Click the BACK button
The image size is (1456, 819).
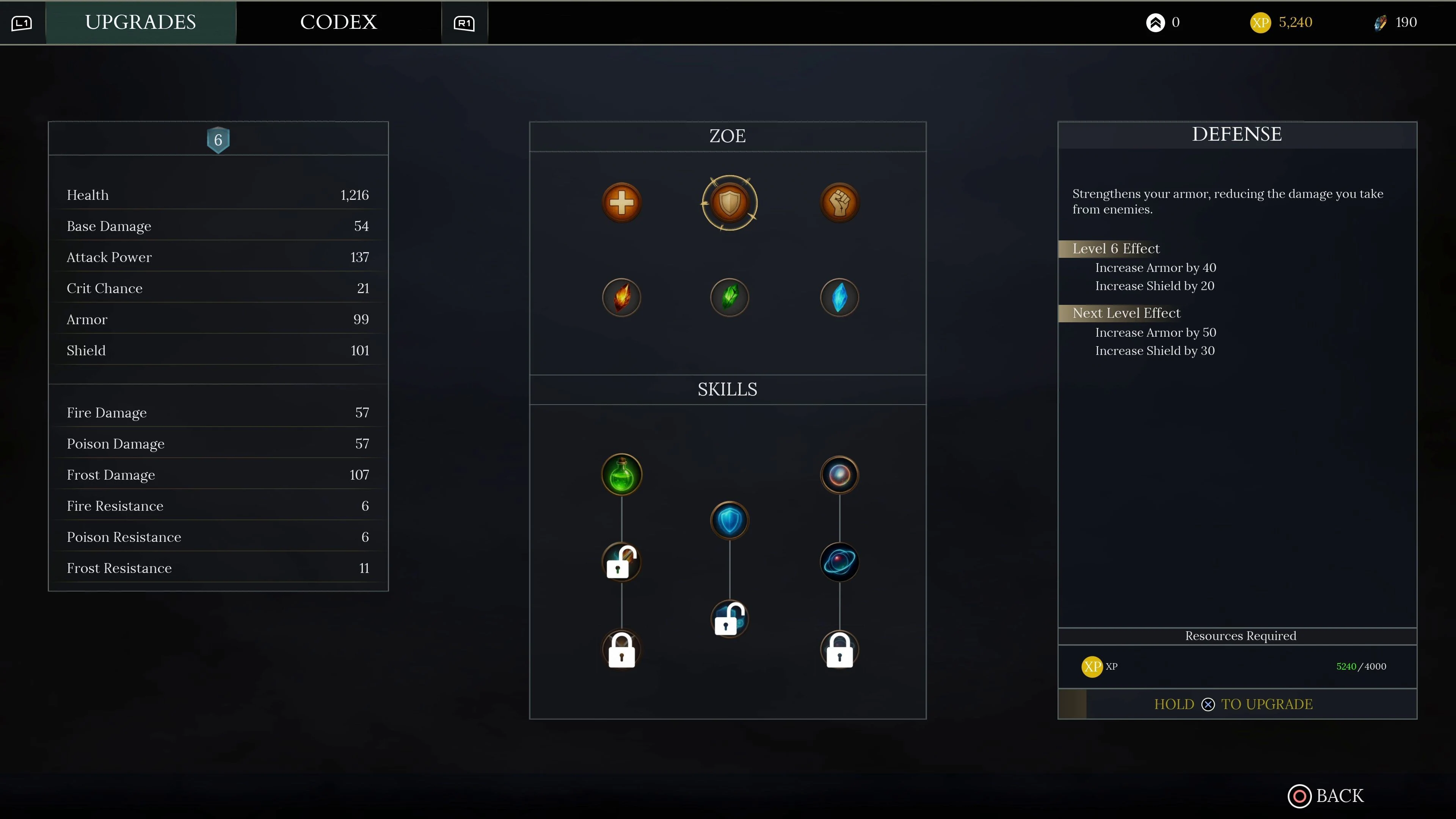[x=1327, y=796]
